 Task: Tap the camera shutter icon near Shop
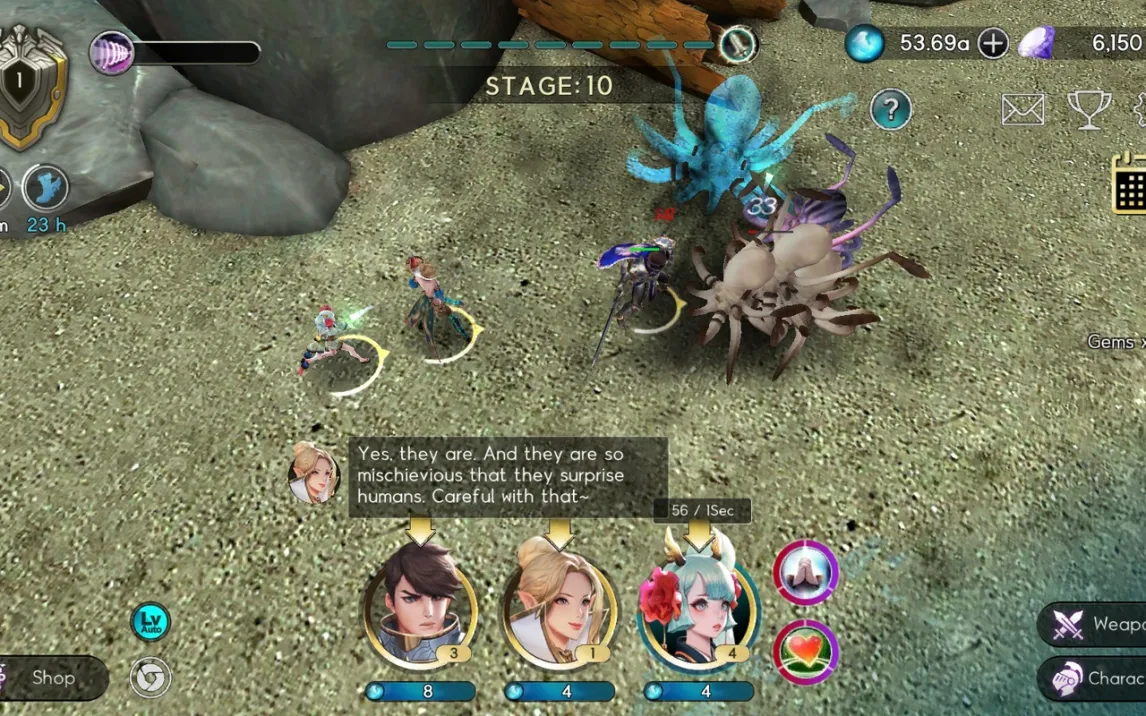pyautogui.click(x=150, y=678)
